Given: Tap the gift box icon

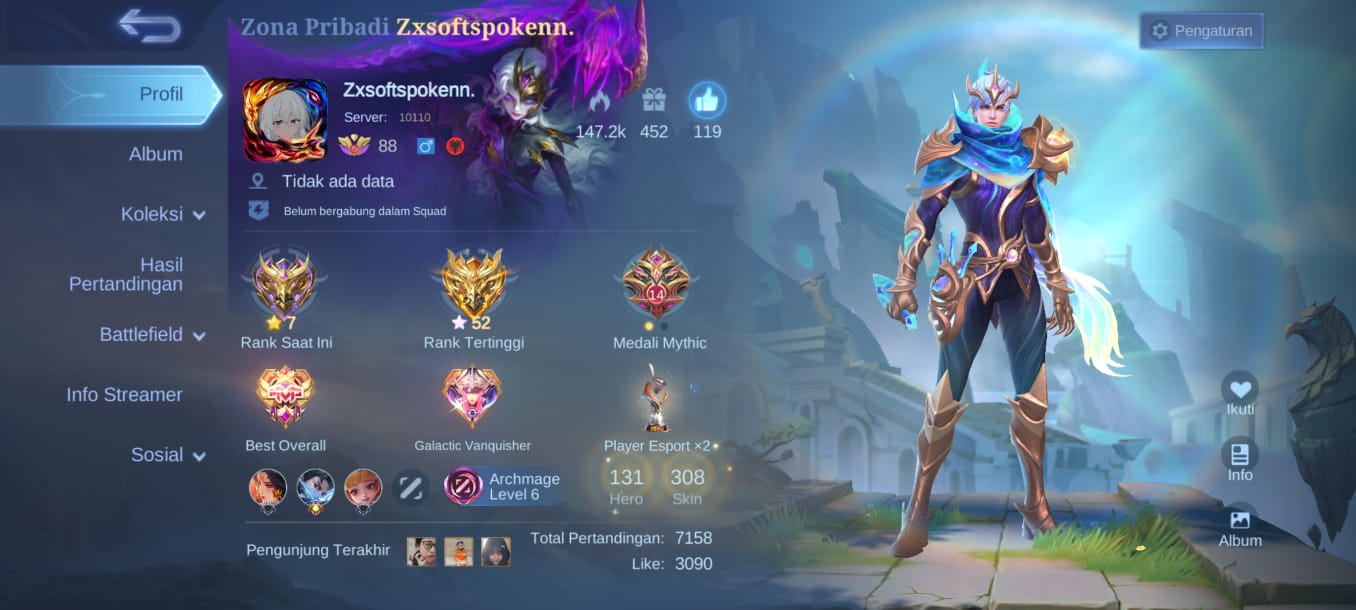Looking at the screenshot, I should coord(654,101).
